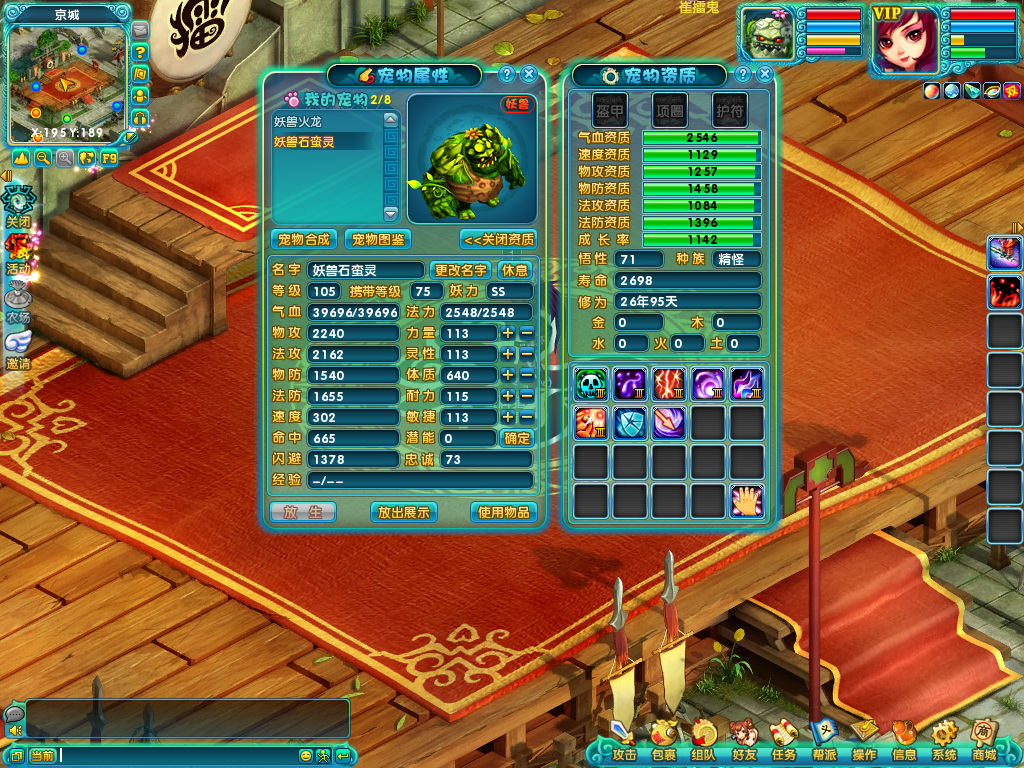Image resolution: width=1024 pixels, height=768 pixels.
Task: Click the 更改名字 rename button
Action: (460, 270)
